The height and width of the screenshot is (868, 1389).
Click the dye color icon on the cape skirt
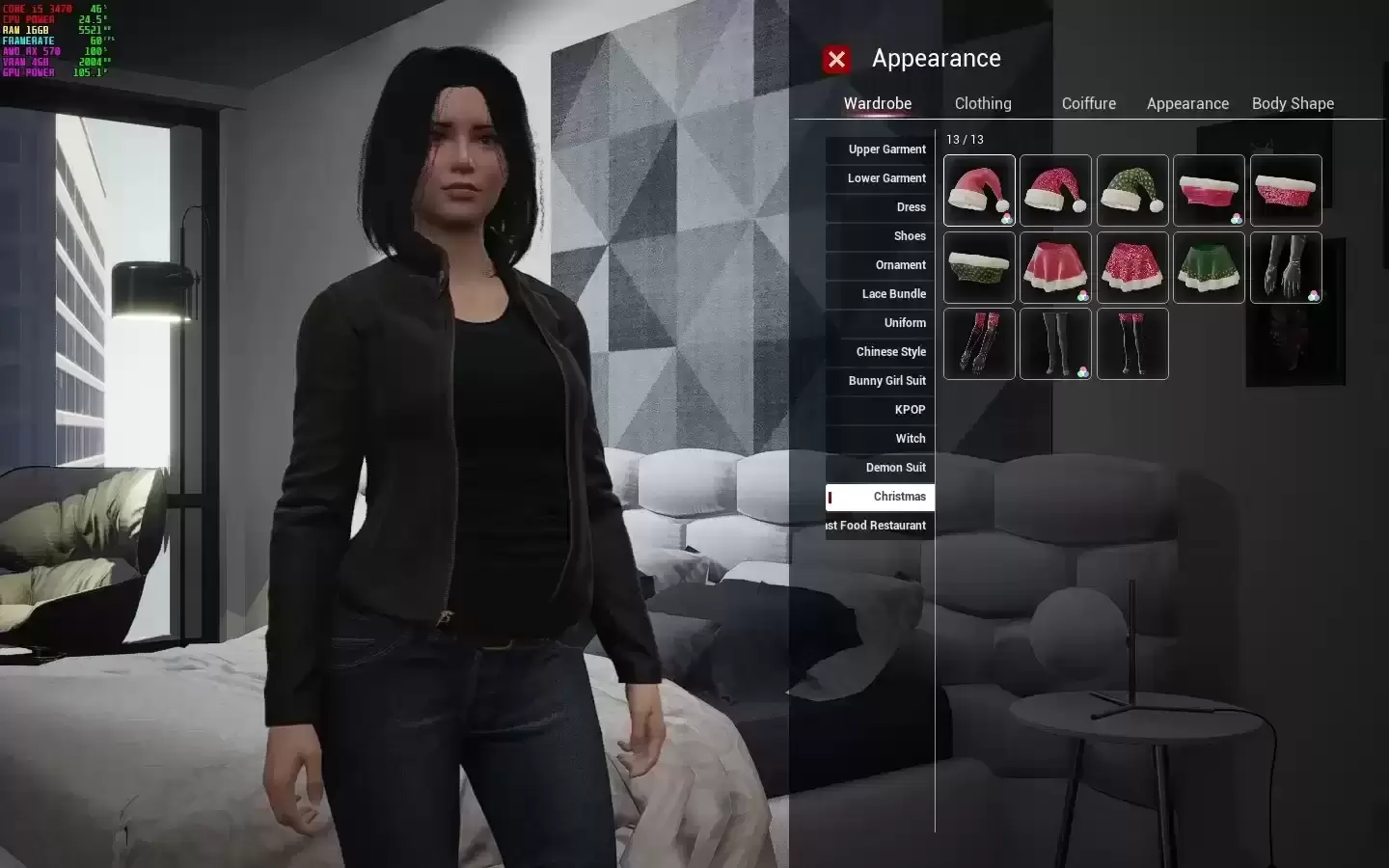1082,292
